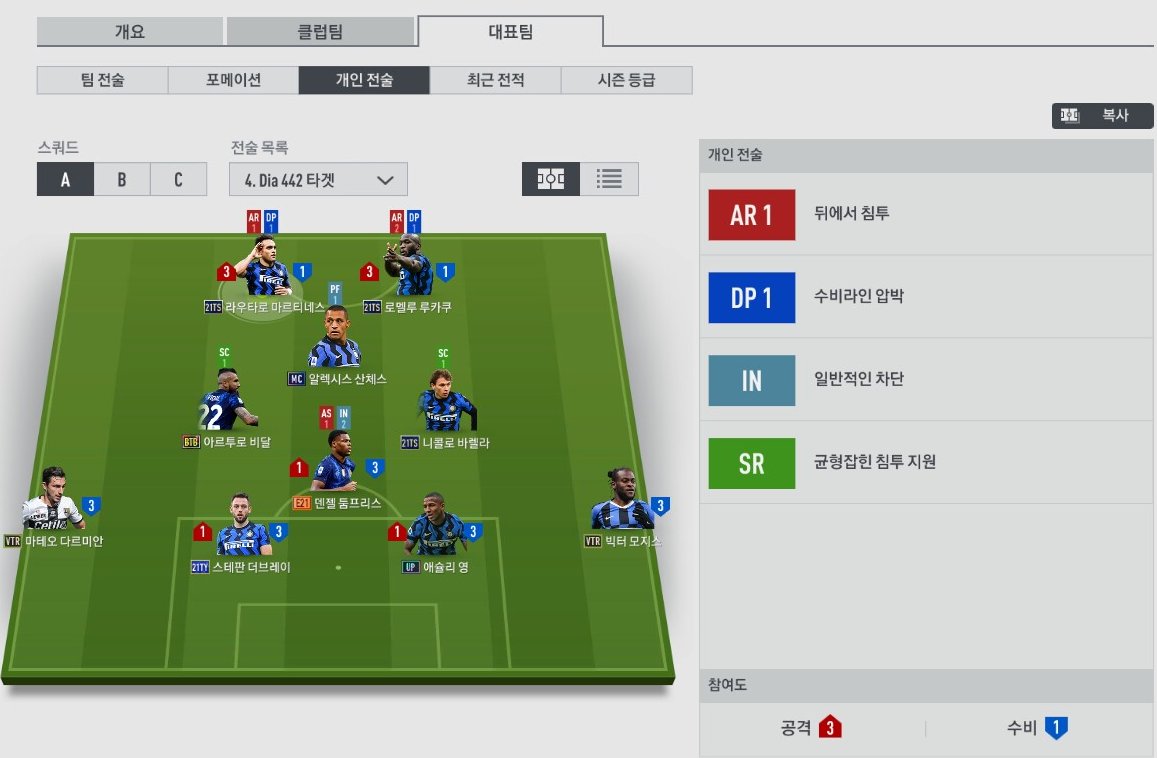The height and width of the screenshot is (758, 1157).
Task: Show the 팀 전술 sub-tab
Action: click(102, 80)
